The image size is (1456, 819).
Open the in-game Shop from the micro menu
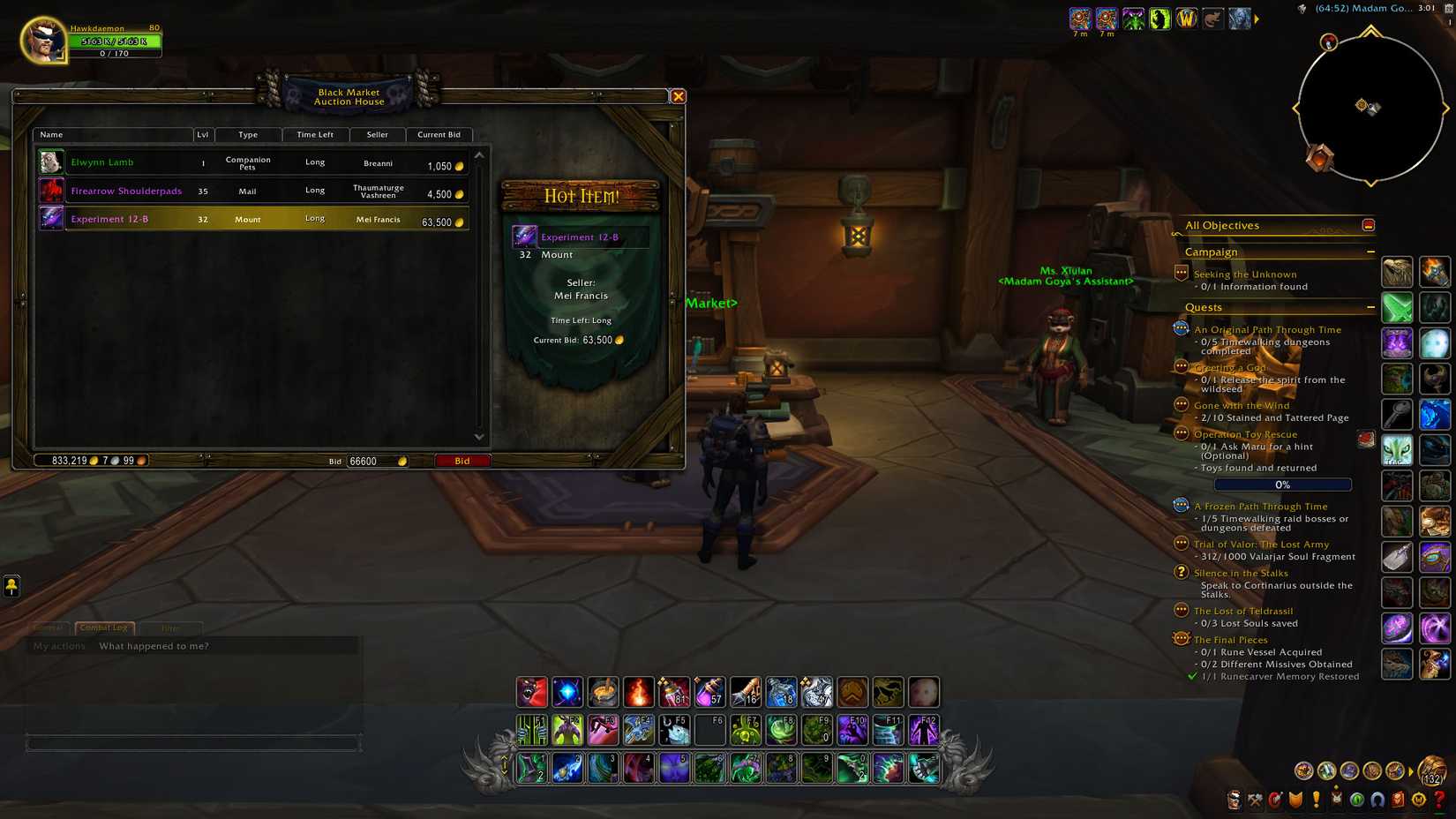point(1418,801)
